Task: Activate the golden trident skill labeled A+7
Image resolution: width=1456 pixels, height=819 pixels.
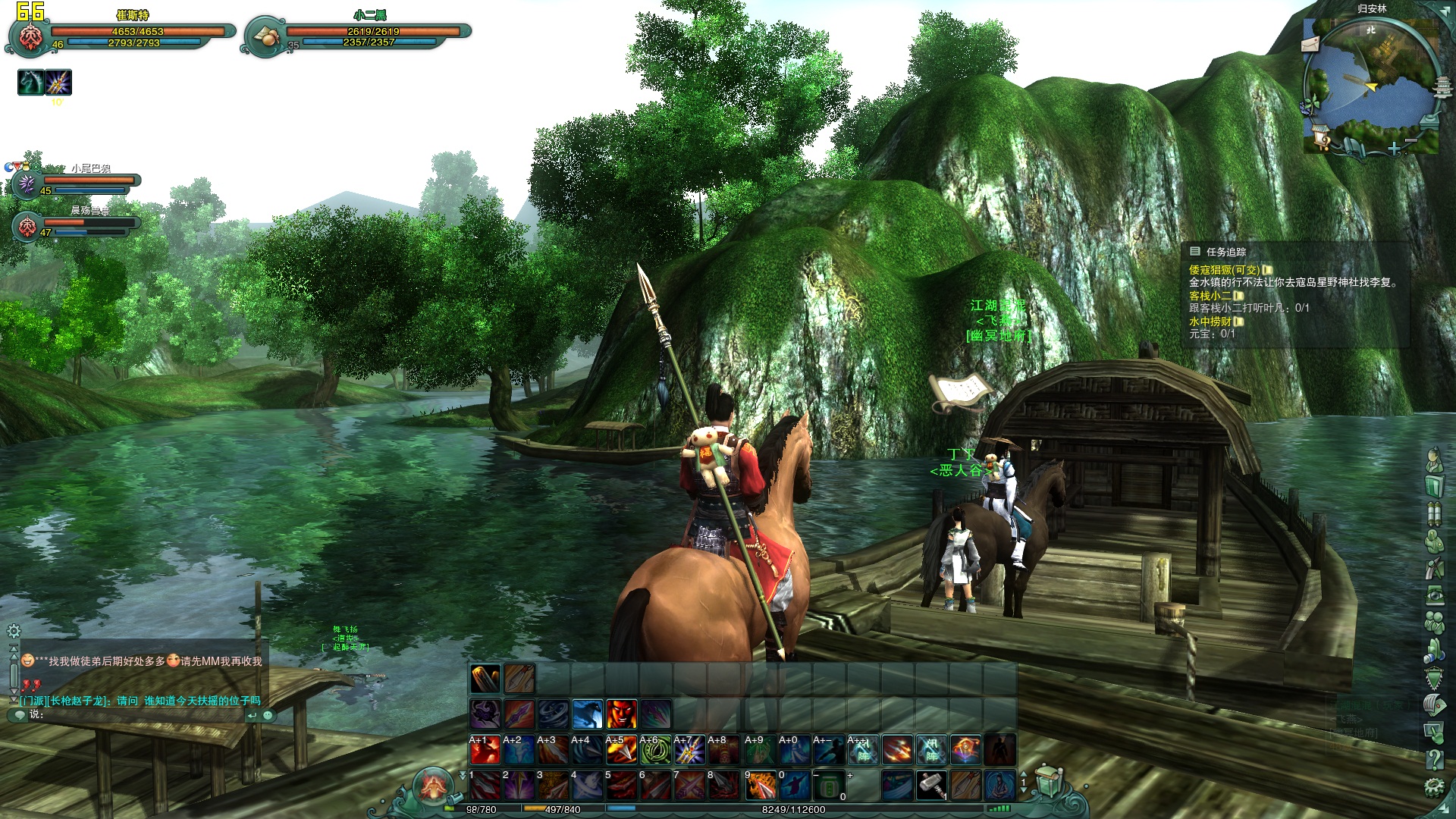Action: pyautogui.click(x=689, y=750)
